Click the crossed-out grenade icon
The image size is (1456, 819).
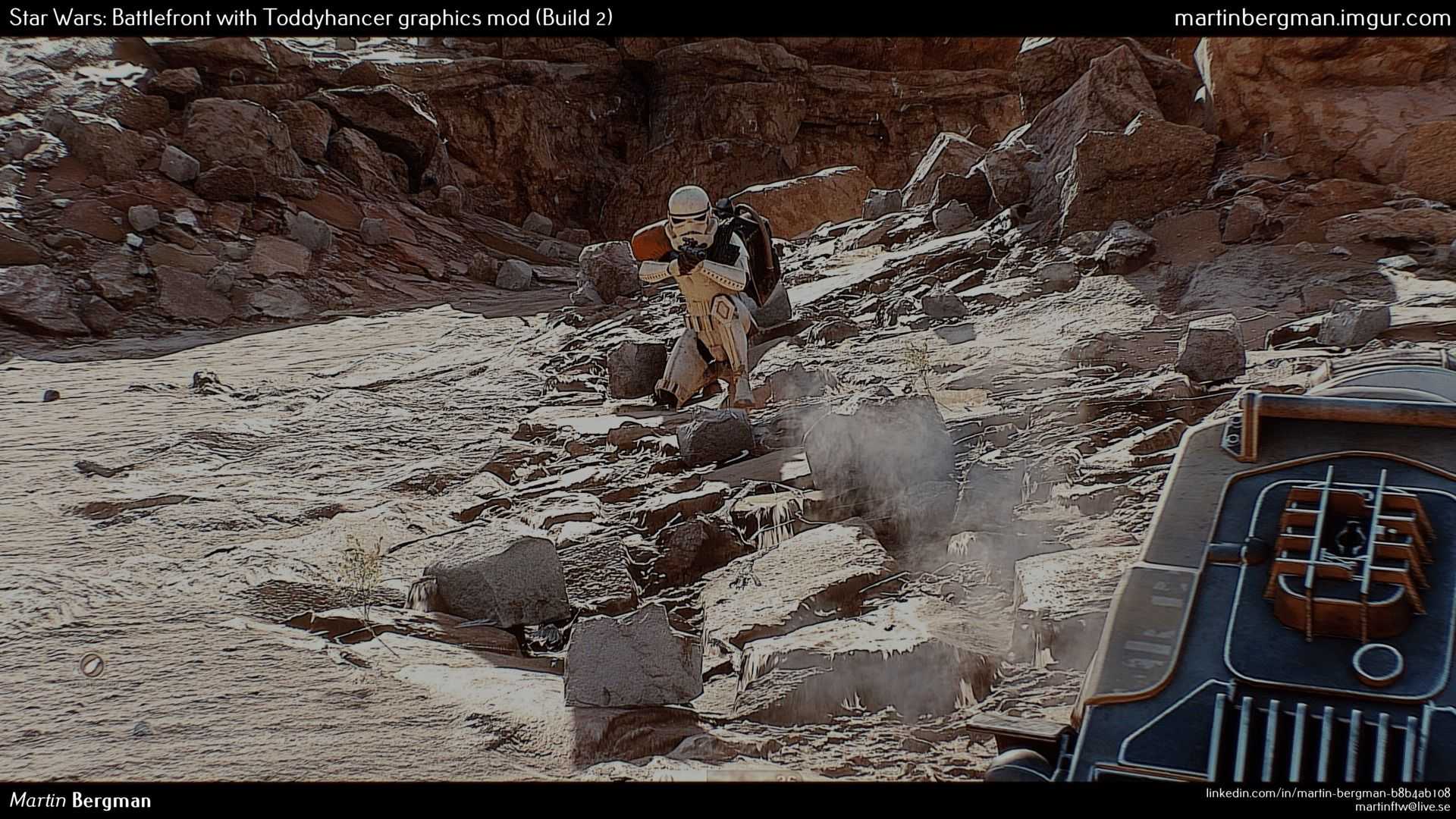[x=92, y=665]
